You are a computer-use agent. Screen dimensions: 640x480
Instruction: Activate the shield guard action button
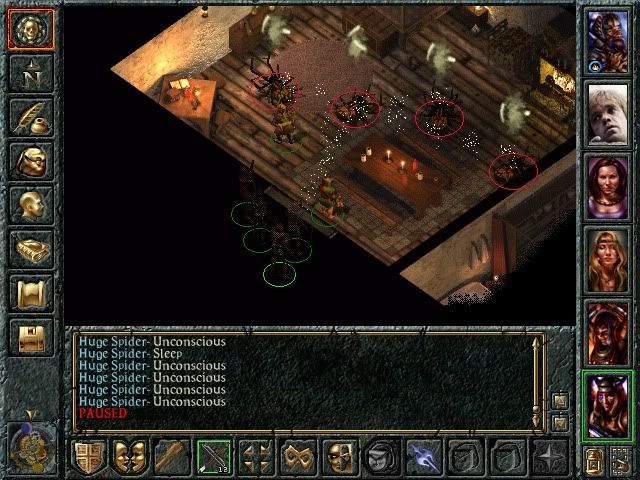[x=88, y=456]
